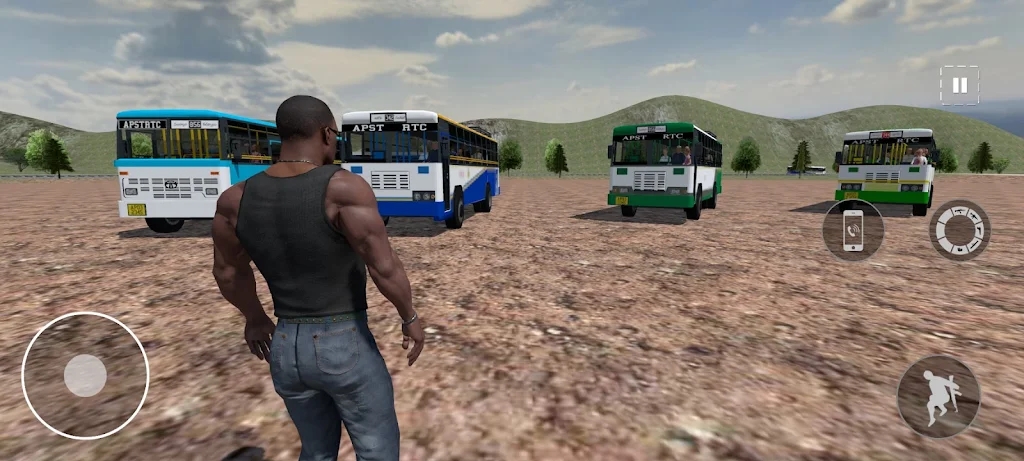Open the mobile phone
1024x461 pixels.
pyautogui.click(x=853, y=230)
